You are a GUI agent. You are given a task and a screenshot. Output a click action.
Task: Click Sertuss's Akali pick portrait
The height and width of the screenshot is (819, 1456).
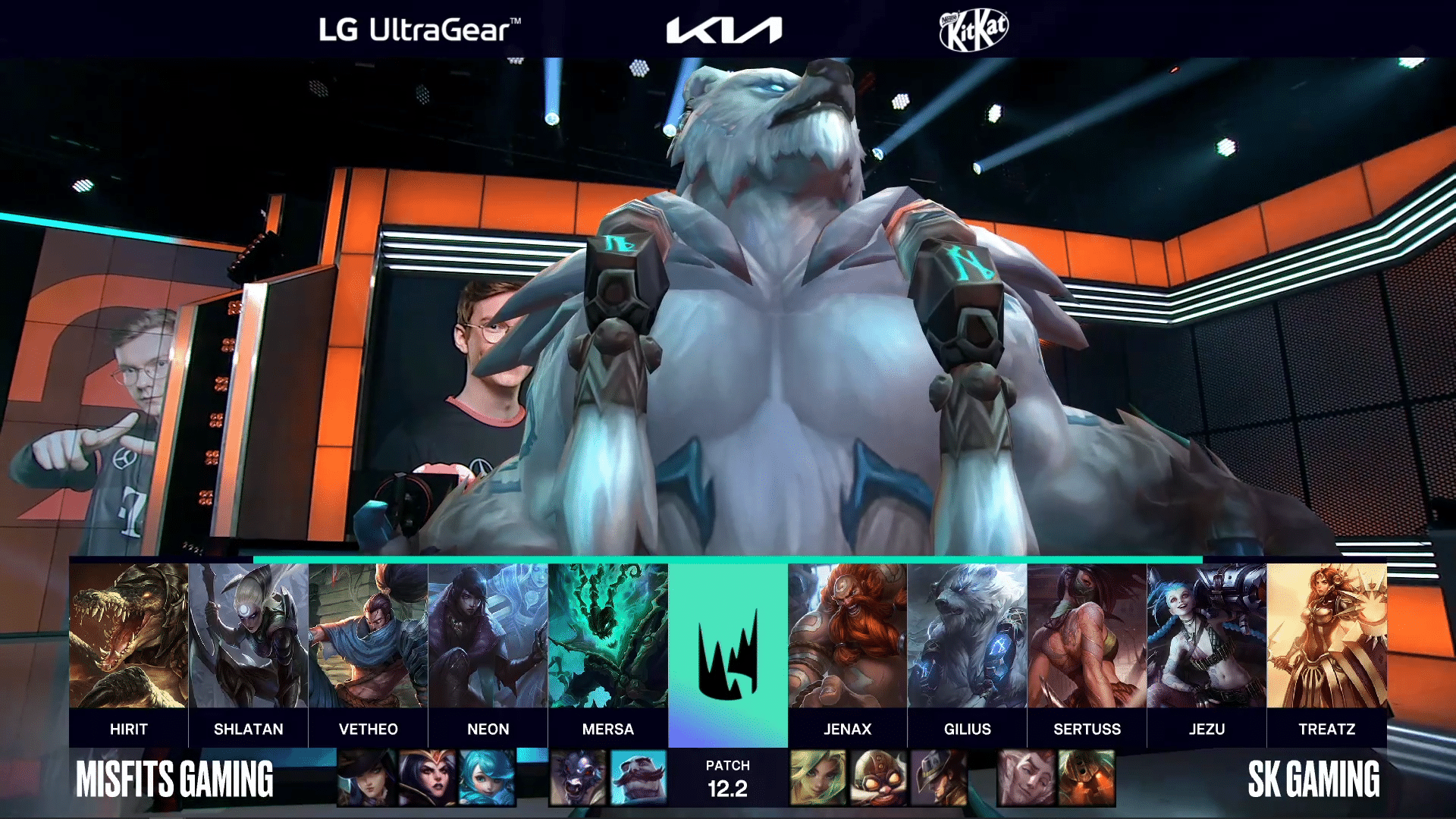[1087, 635]
